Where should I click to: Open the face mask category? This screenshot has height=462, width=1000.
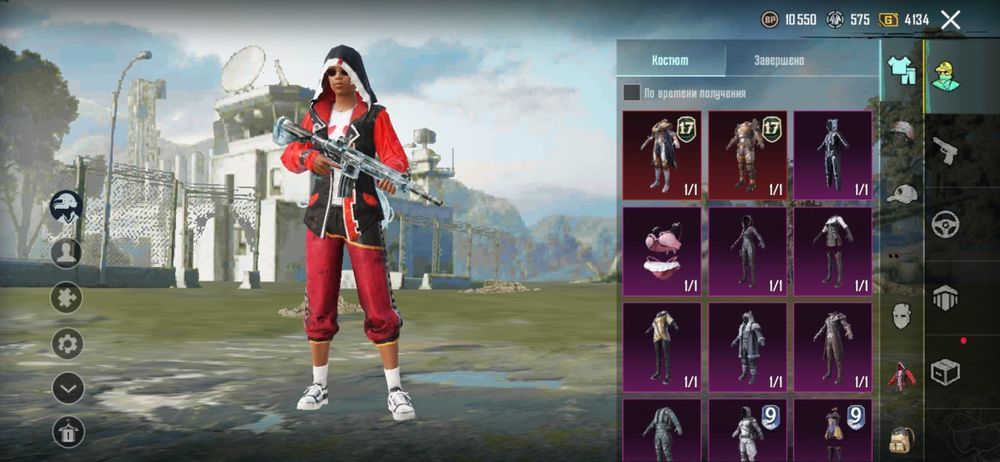tap(902, 315)
